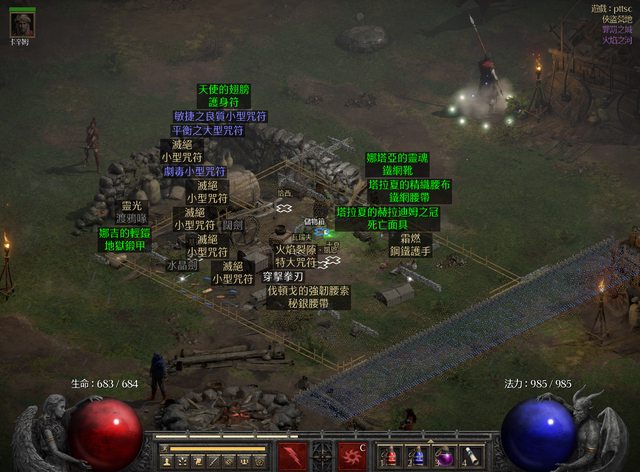Viewport: 640px width, 472px height.
Task: Click the 平衡之大型咒符 item label
Action: pyautogui.click(x=207, y=130)
